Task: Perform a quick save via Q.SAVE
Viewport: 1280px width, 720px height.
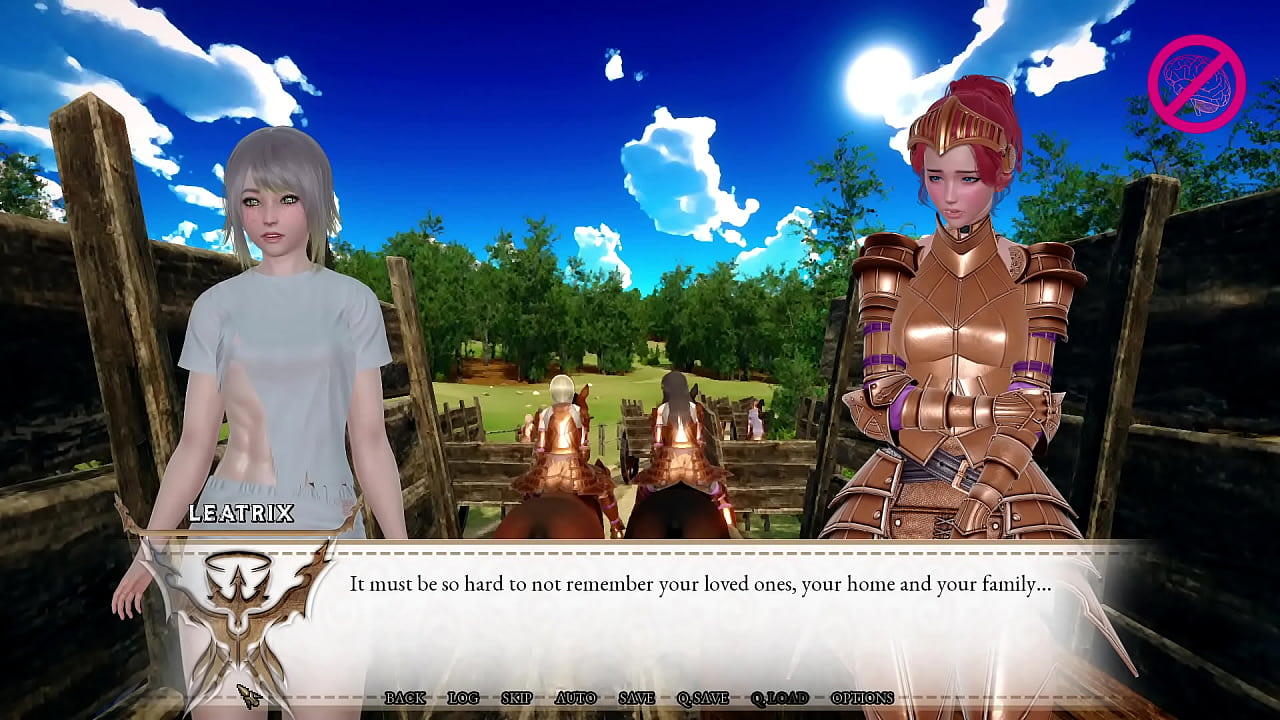Action: tap(702, 698)
